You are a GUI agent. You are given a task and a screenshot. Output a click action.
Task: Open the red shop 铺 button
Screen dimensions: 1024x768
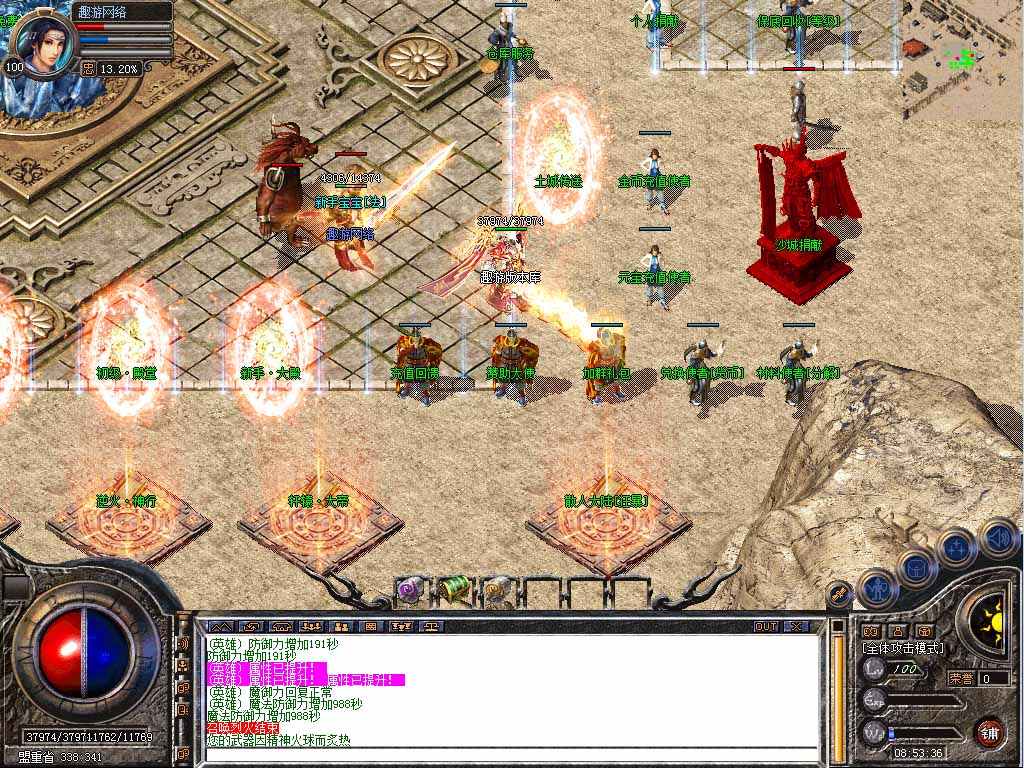pyautogui.click(x=990, y=732)
